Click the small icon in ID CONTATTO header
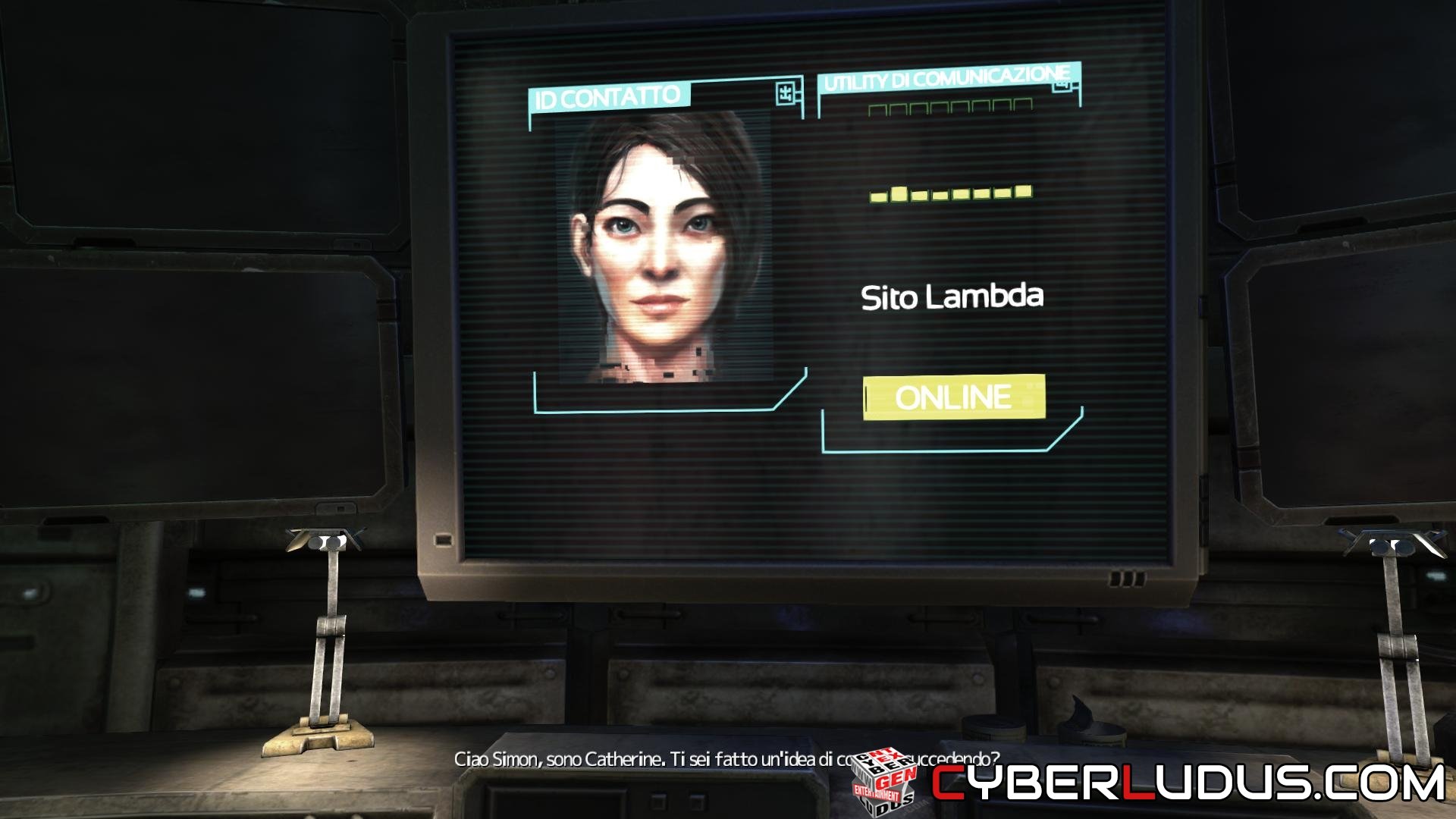The image size is (1456, 819). [x=786, y=93]
